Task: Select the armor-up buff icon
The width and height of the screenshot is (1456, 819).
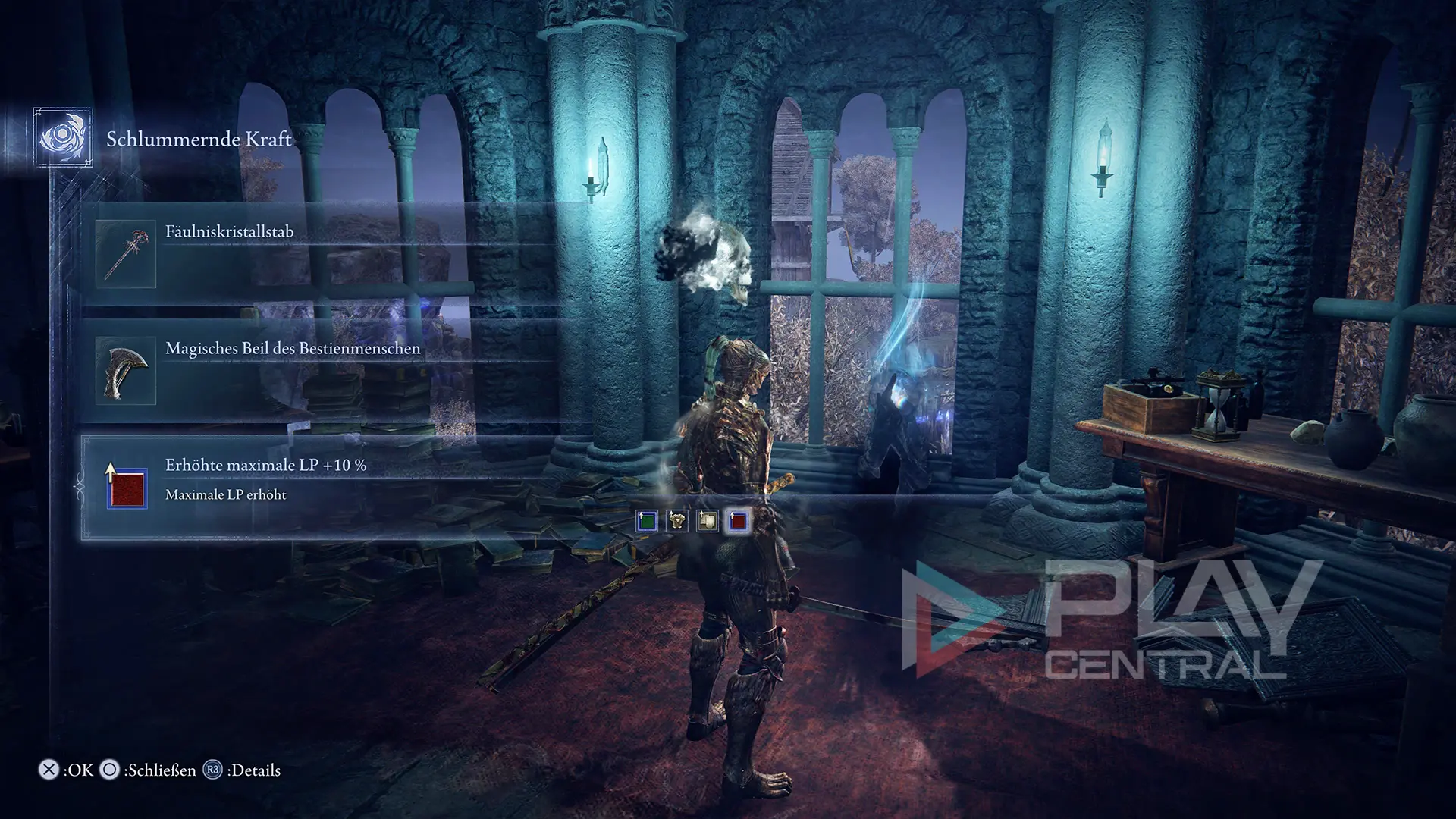Action: pos(676,521)
